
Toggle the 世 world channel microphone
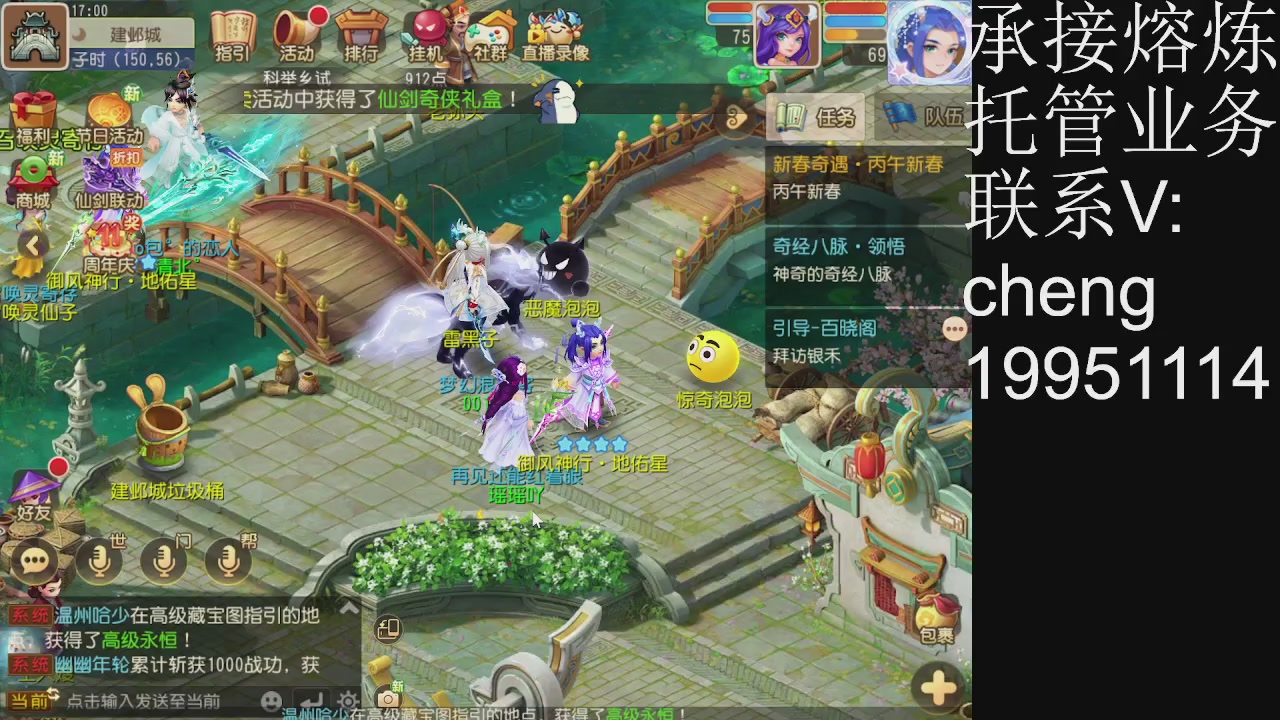click(x=99, y=560)
